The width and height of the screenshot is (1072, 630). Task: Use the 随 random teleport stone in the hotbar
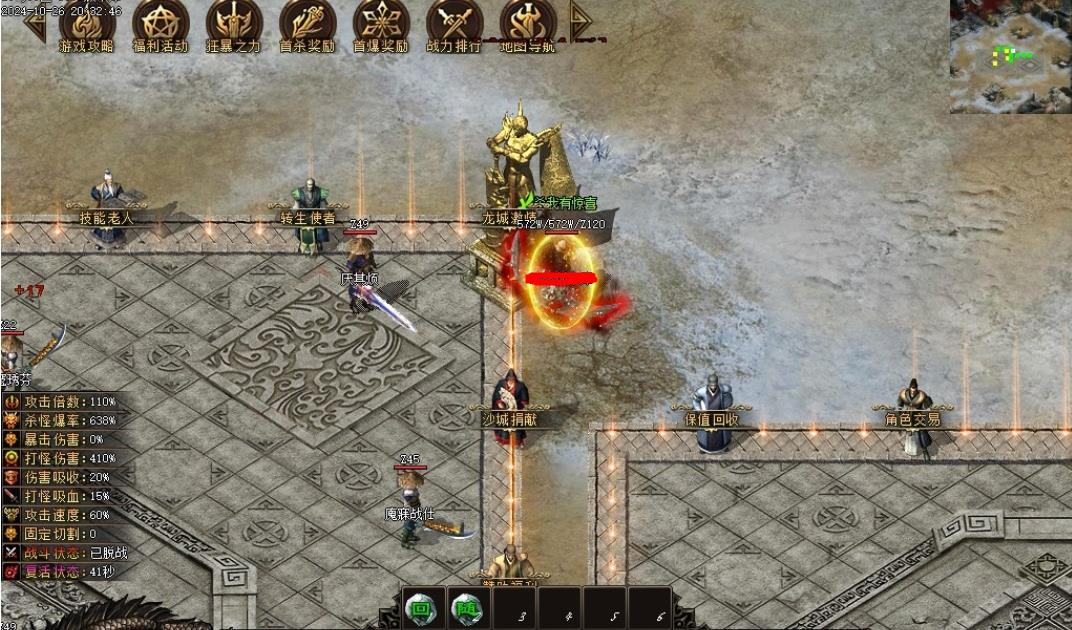467,607
